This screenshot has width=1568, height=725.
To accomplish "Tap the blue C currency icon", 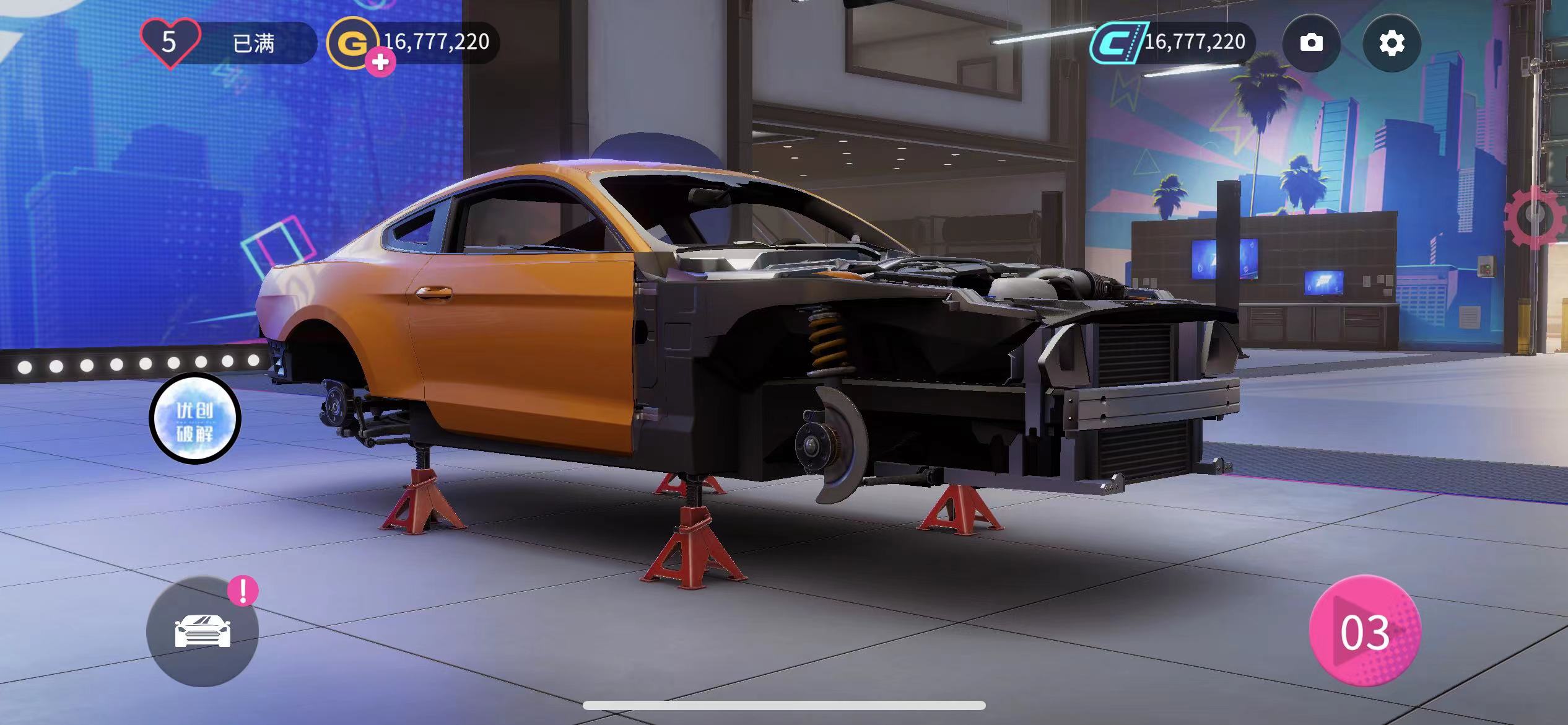I will point(1116,42).
